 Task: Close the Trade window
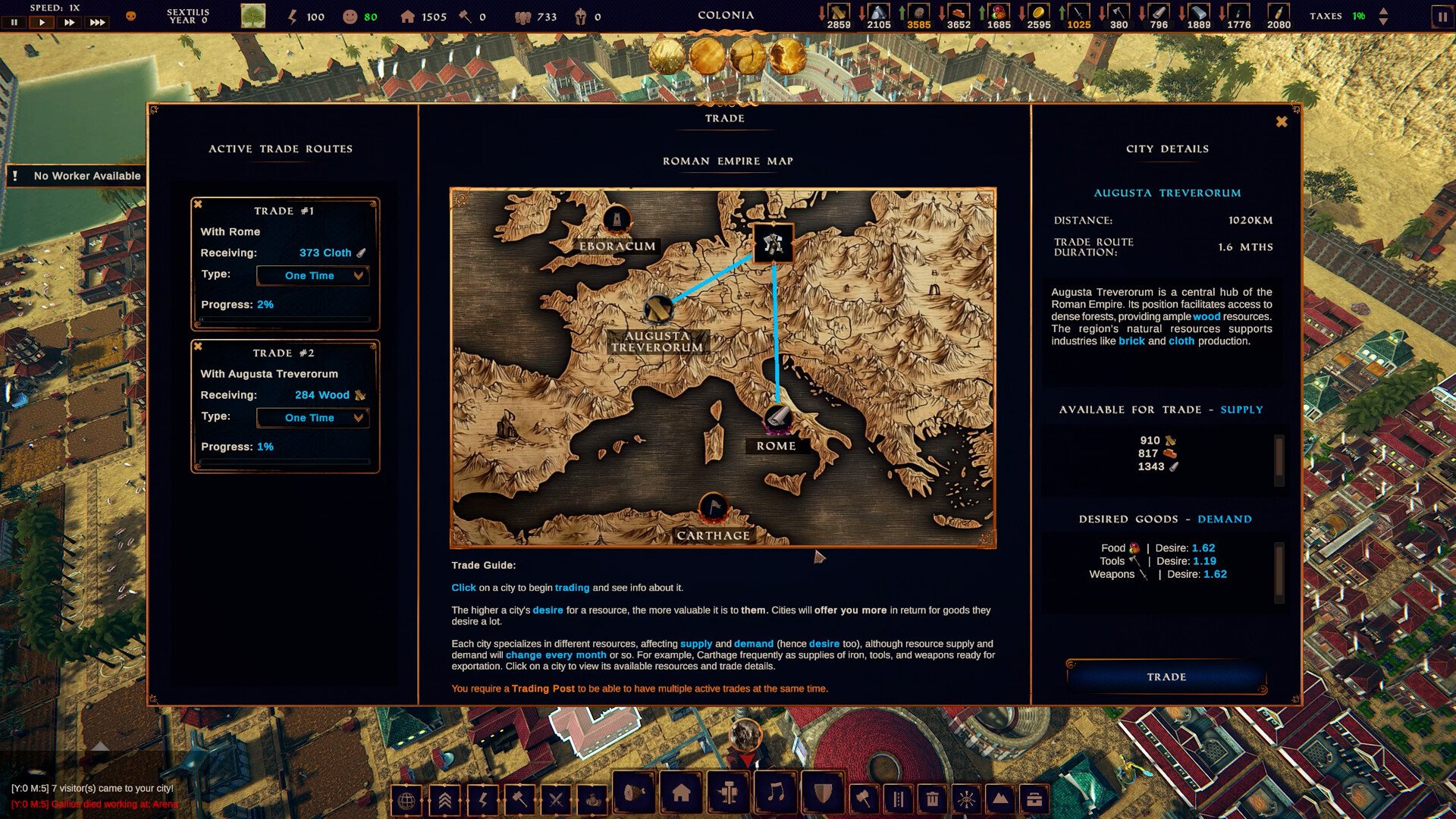point(1281,122)
